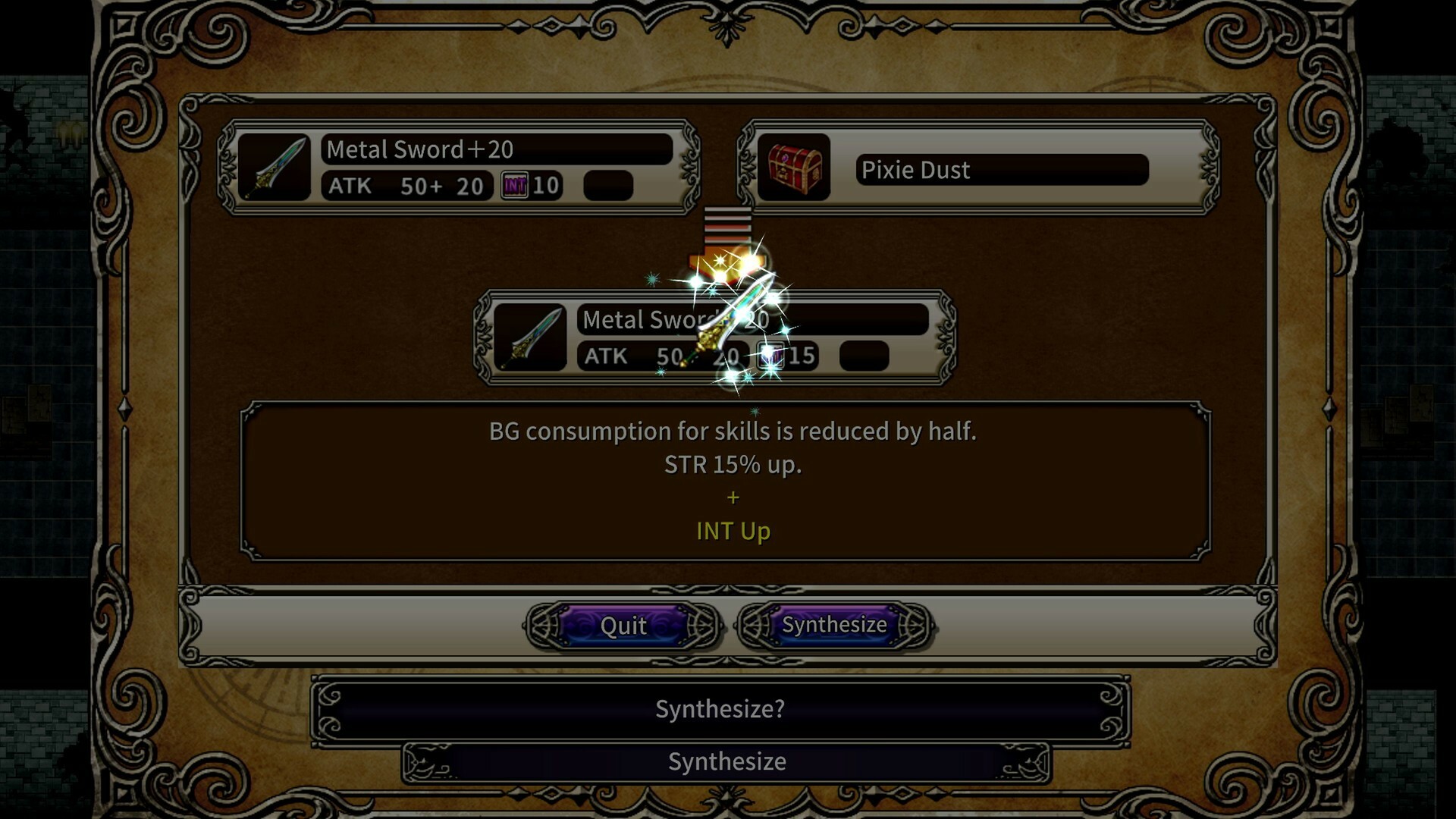
Task: Click the empty slot beside Metal Sword stats
Action: pos(607,186)
